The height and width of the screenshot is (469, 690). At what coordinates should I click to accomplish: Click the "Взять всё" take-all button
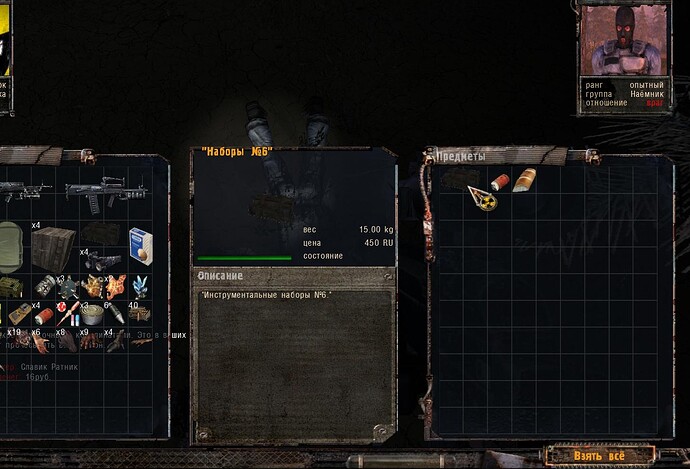click(601, 456)
